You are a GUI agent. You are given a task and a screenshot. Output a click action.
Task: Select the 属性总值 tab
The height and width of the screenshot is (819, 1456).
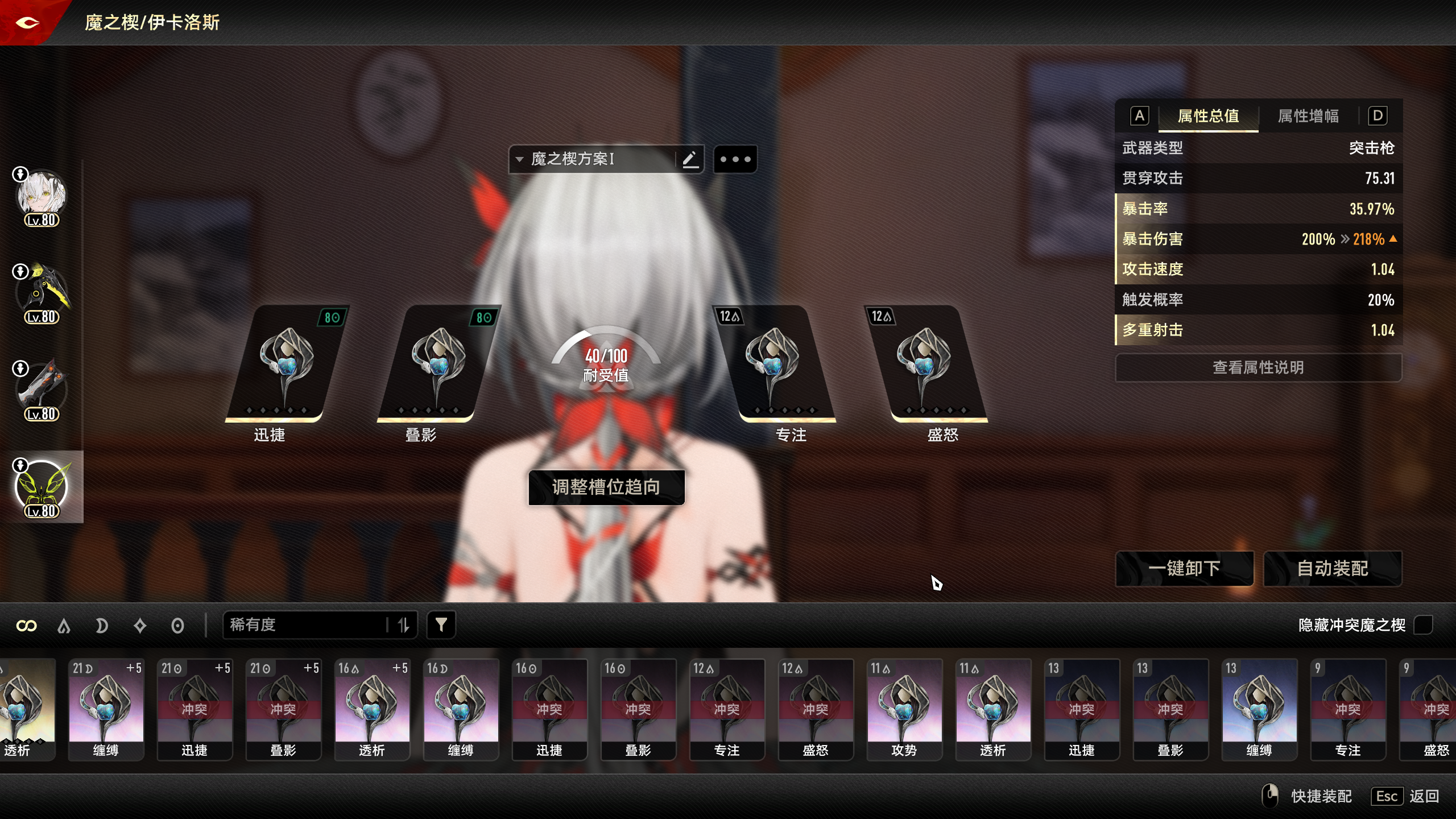point(1207,116)
